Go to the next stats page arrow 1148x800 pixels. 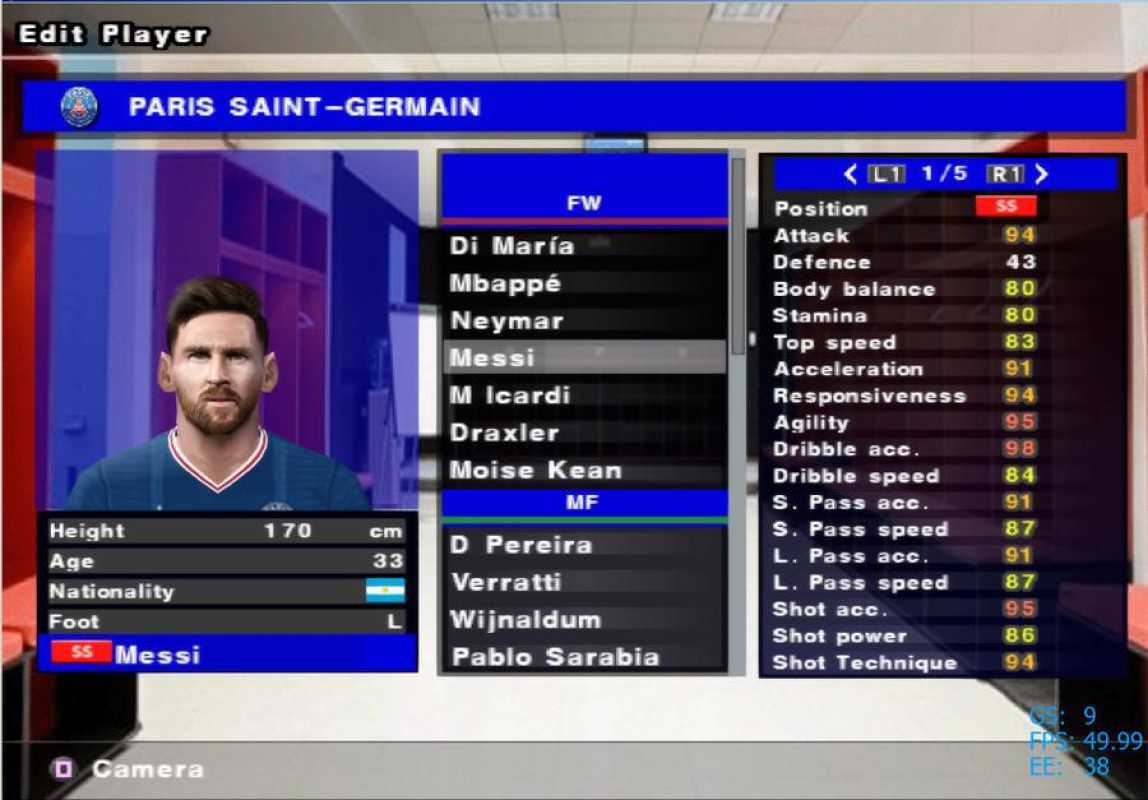1042,174
